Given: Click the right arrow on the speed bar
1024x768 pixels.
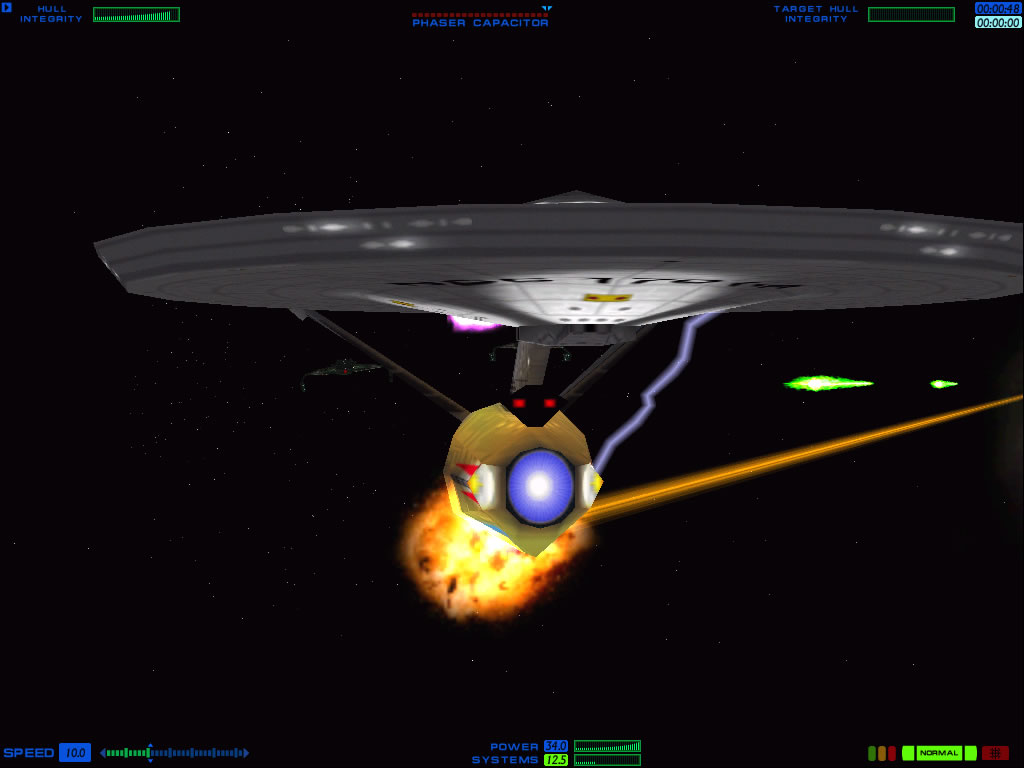Looking at the screenshot, I should pyautogui.click(x=246, y=753).
